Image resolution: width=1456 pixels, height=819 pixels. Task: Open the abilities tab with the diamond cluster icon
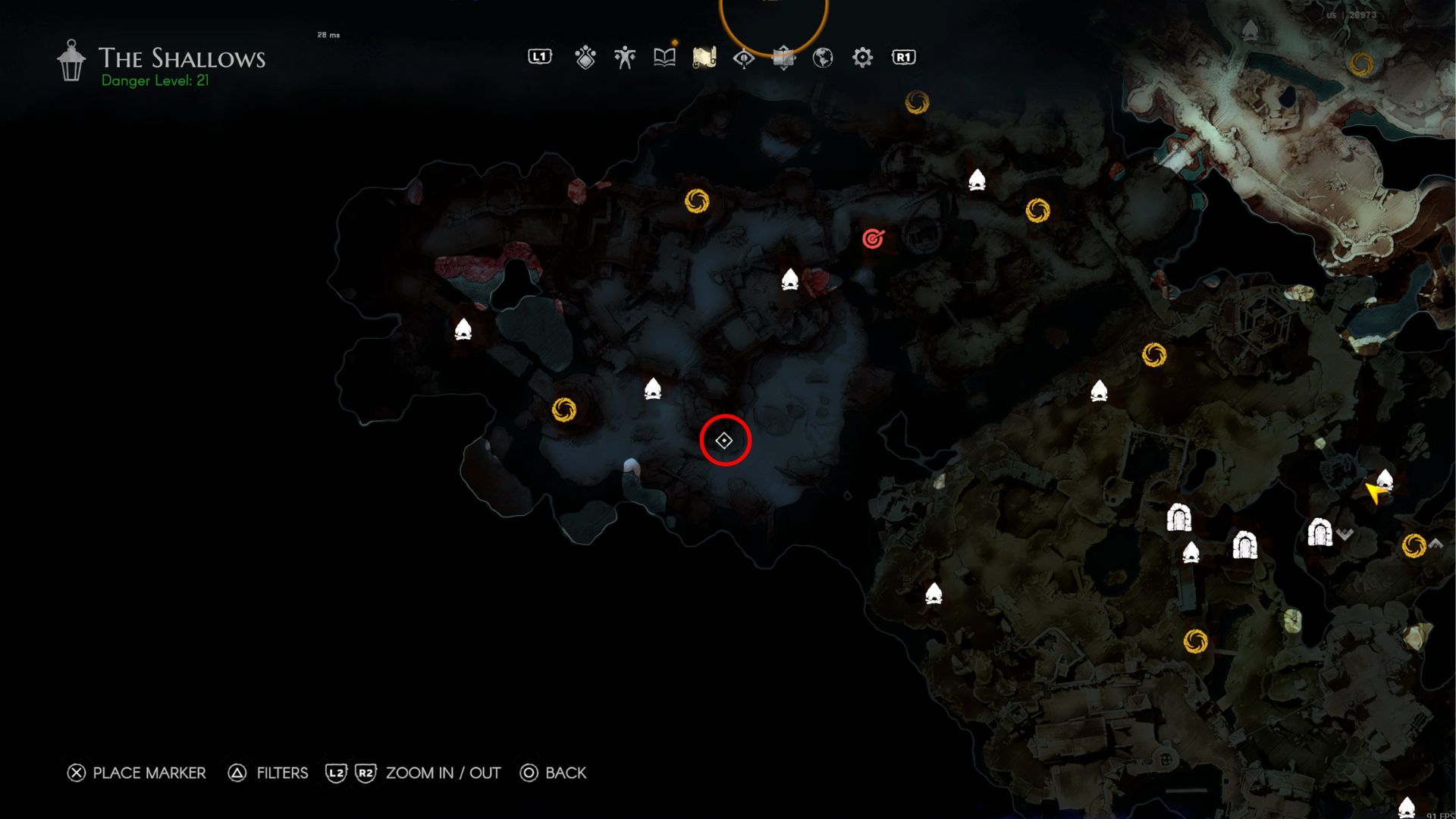(x=585, y=58)
